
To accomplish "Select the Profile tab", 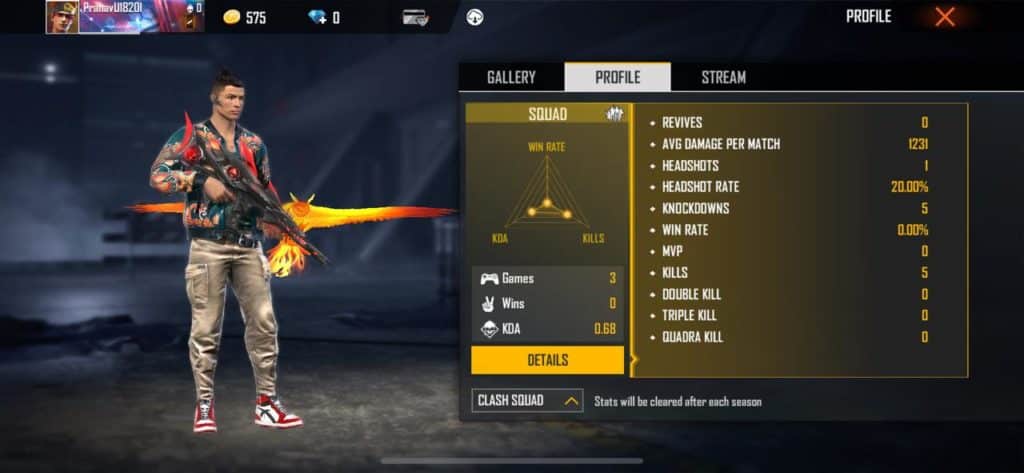I will point(617,77).
